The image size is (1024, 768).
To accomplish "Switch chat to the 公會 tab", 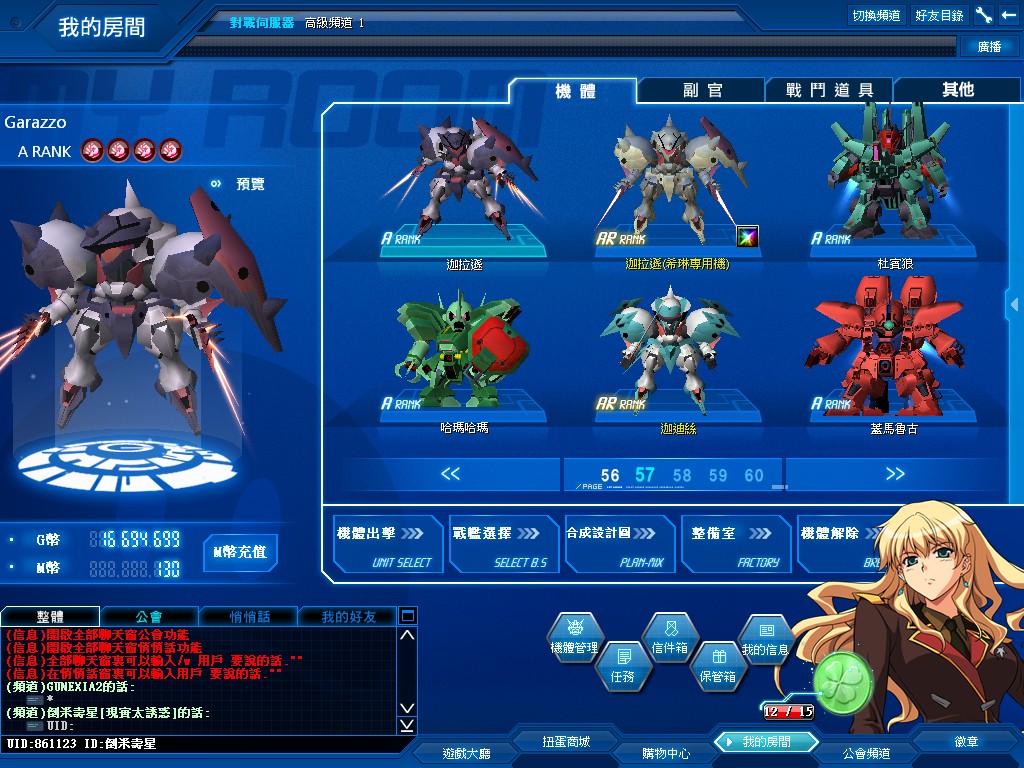I will click(x=149, y=616).
